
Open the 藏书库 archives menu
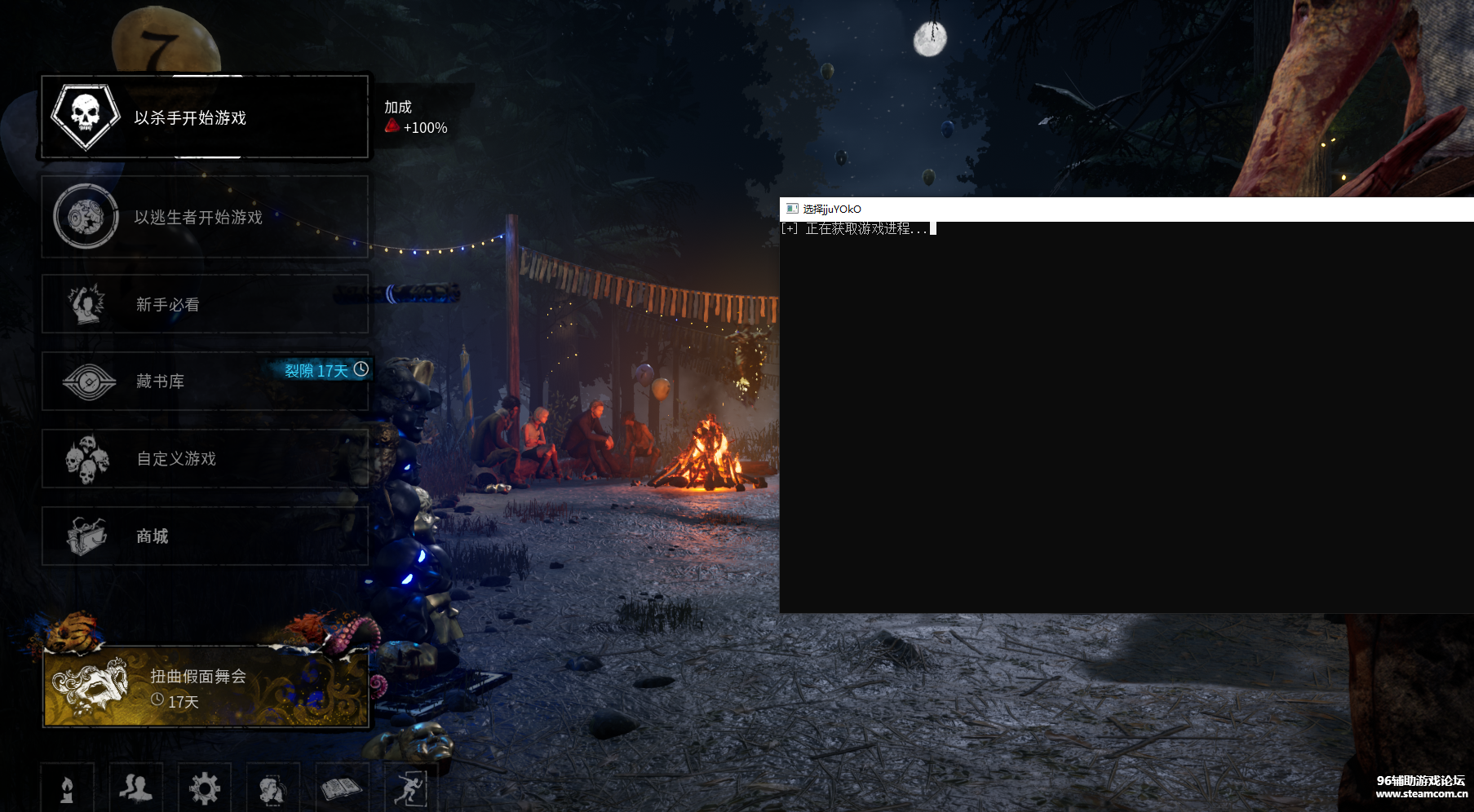(205, 381)
